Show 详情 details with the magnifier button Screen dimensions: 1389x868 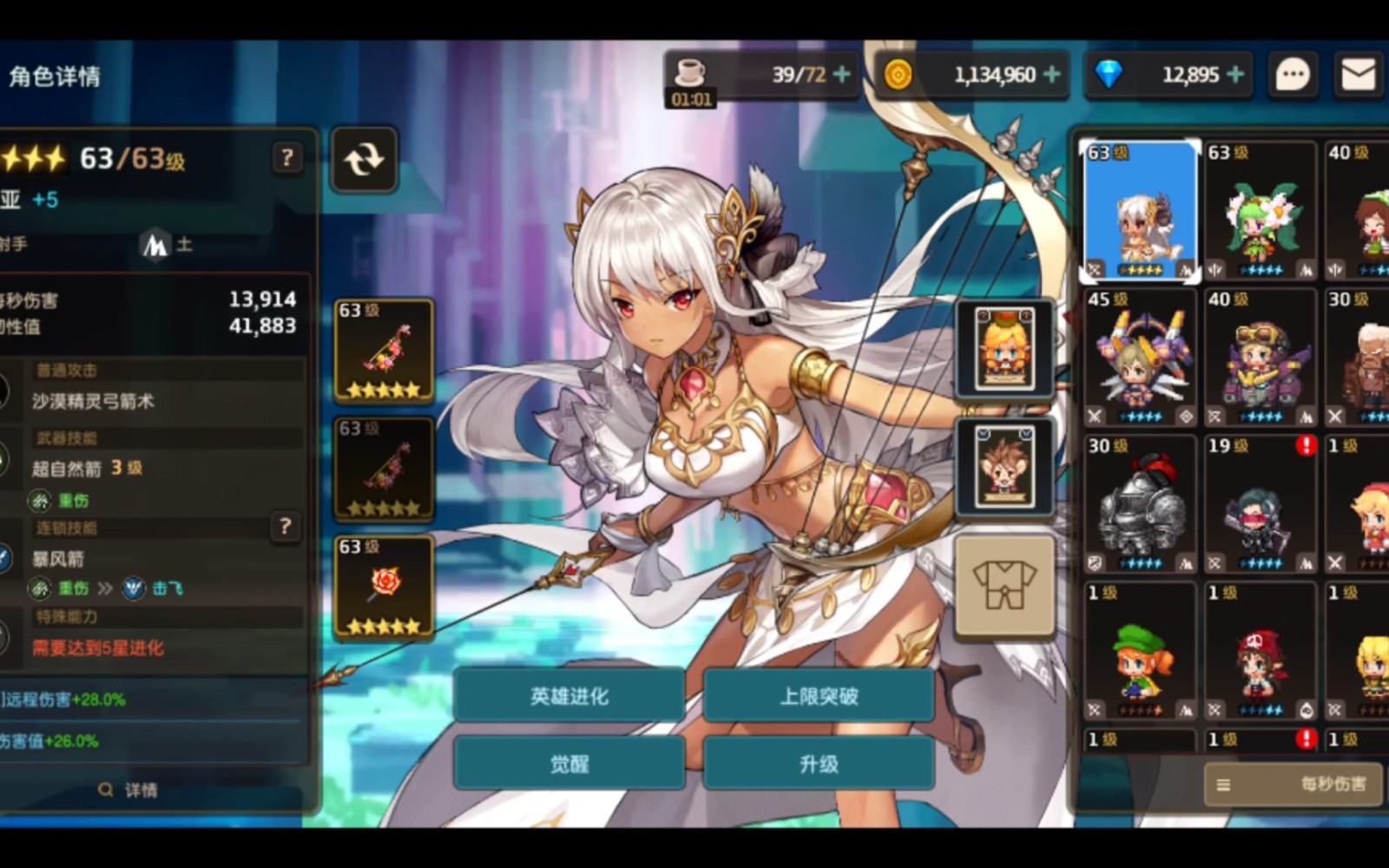coord(128,790)
